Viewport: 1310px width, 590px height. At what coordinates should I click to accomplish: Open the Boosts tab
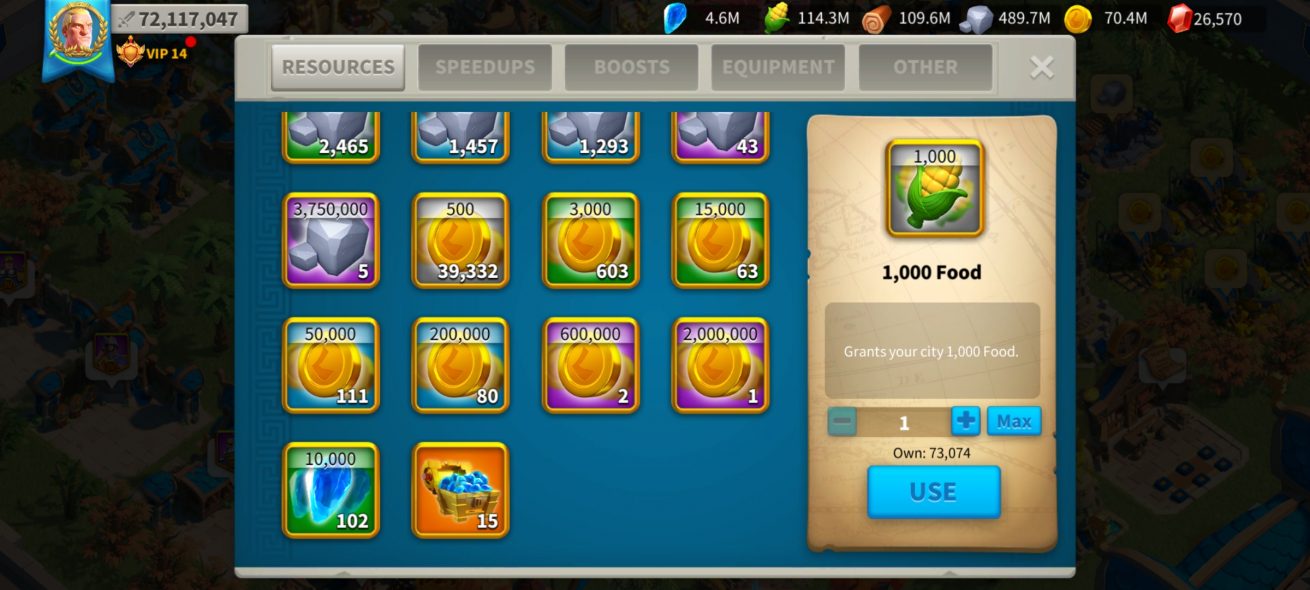pyautogui.click(x=631, y=67)
